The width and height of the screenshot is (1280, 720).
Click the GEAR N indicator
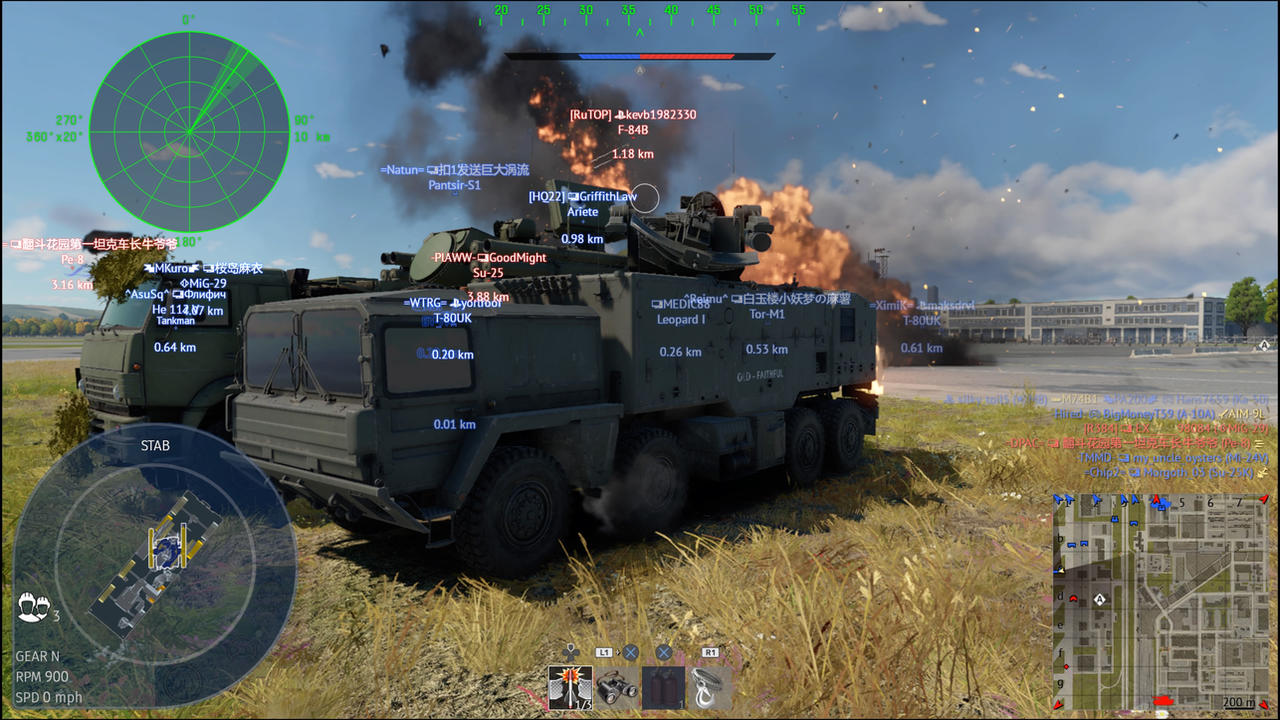[x=39, y=656]
